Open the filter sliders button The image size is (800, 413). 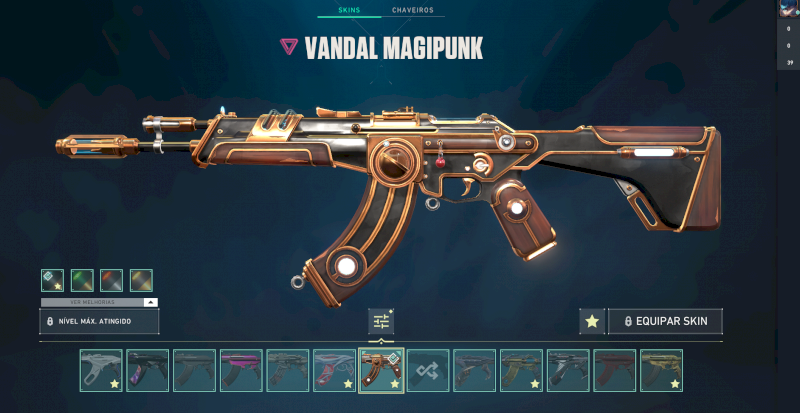pos(381,321)
